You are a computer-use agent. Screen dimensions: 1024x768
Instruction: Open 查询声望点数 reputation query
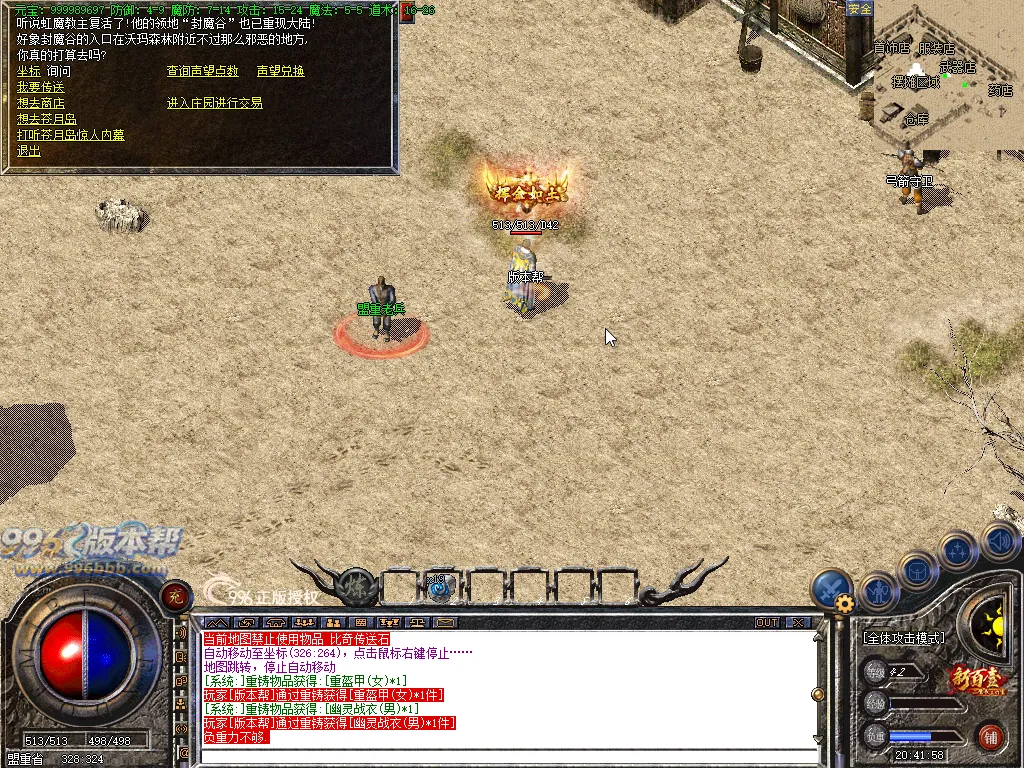[202, 71]
